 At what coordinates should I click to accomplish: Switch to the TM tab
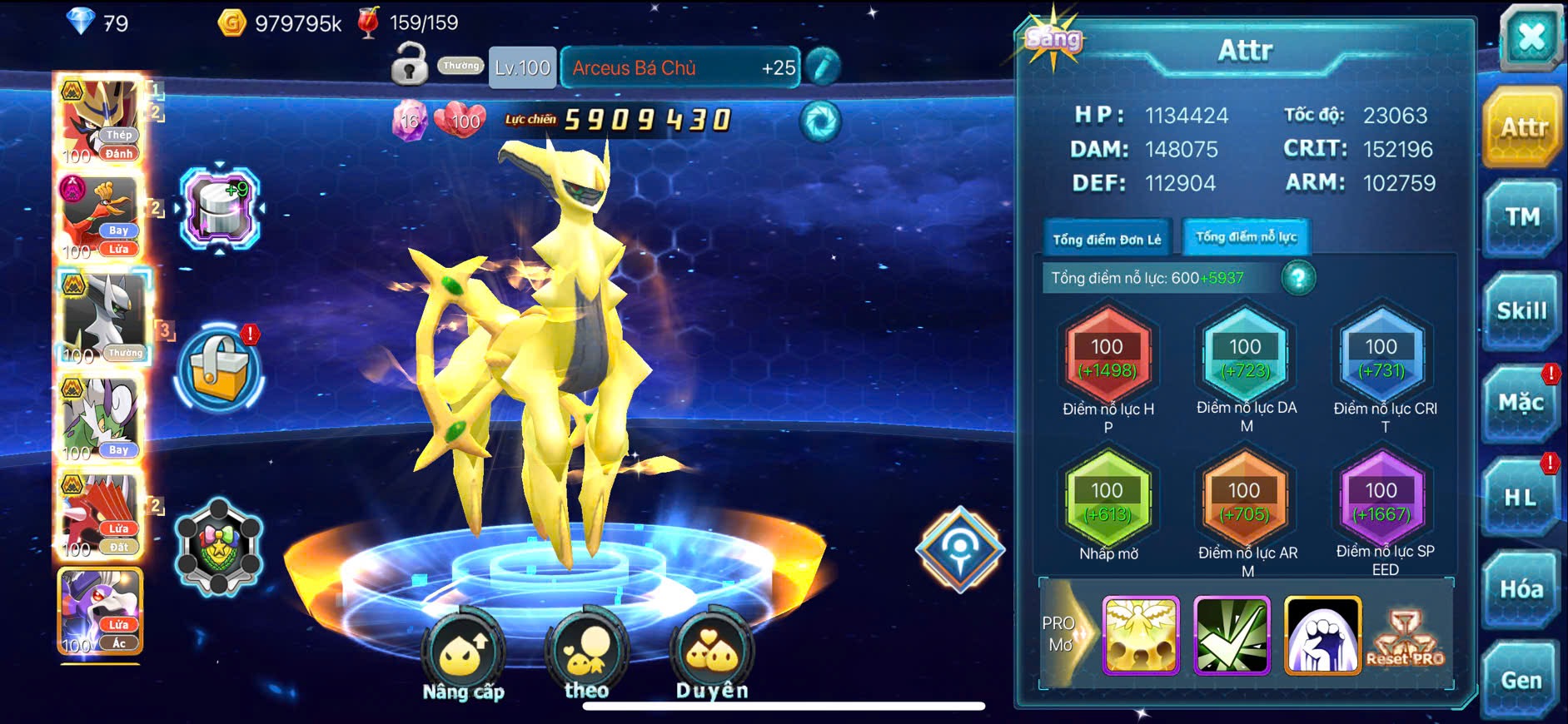point(1521,218)
